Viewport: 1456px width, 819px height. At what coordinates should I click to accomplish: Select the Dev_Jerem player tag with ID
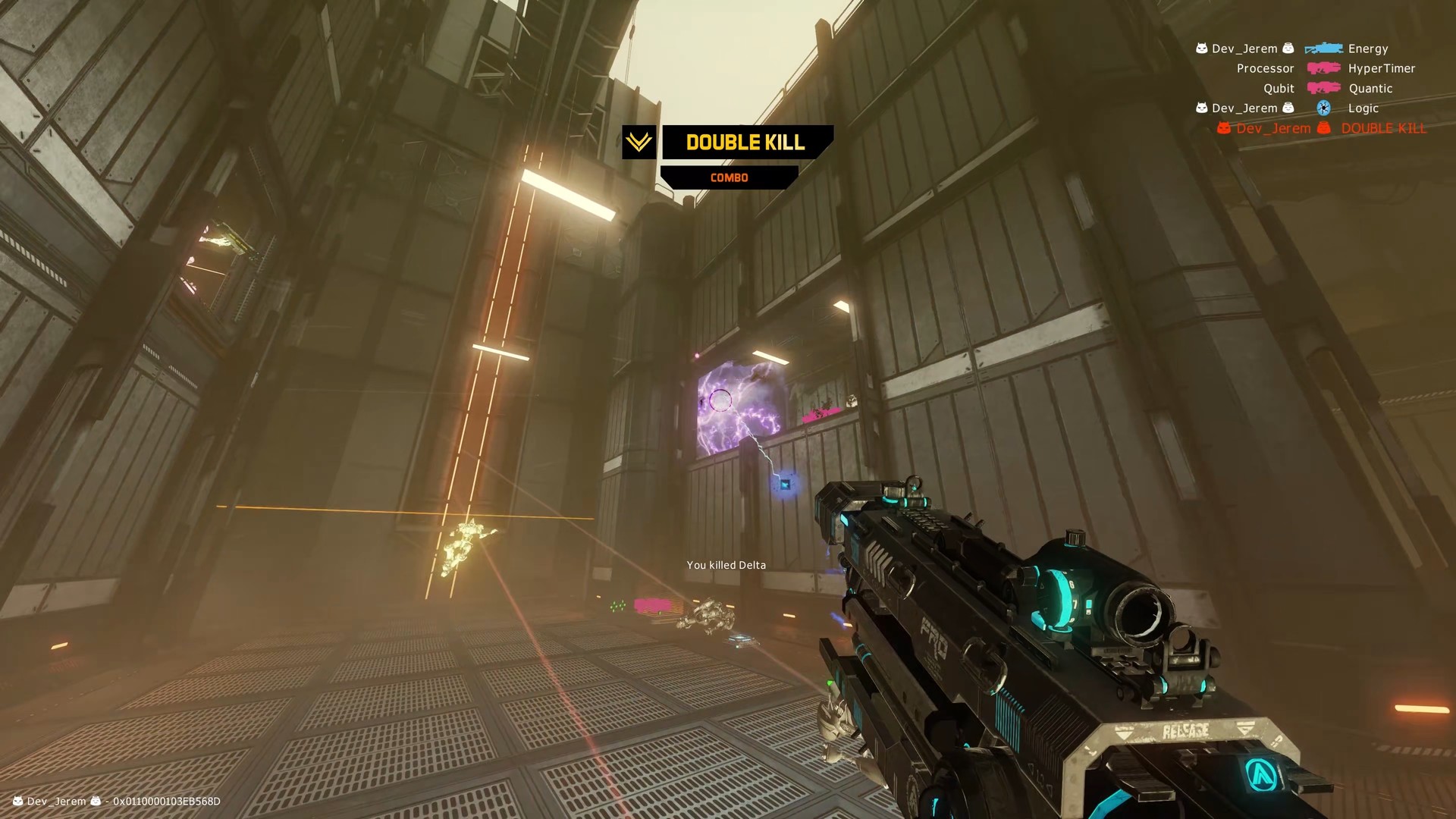click(117, 801)
